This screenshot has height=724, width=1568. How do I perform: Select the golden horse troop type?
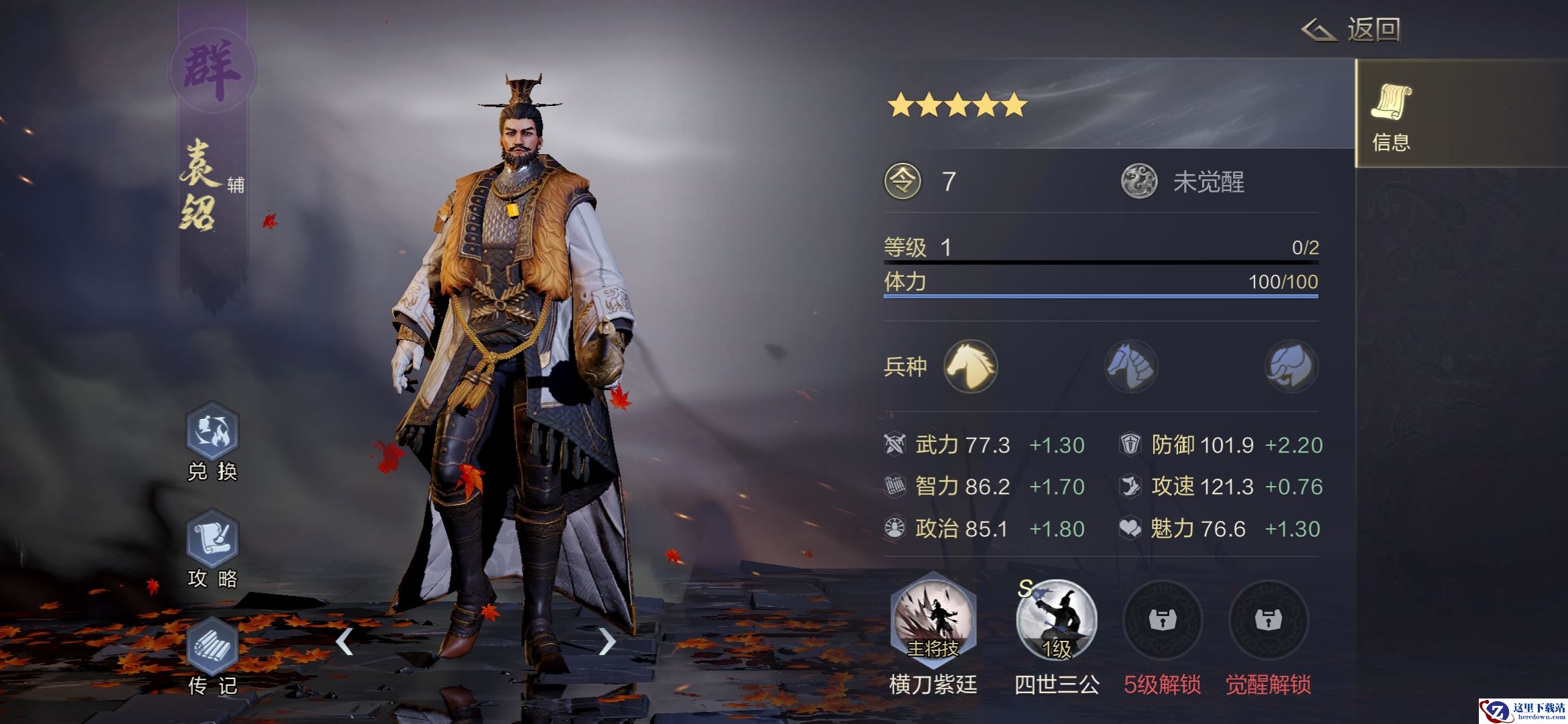coord(970,366)
